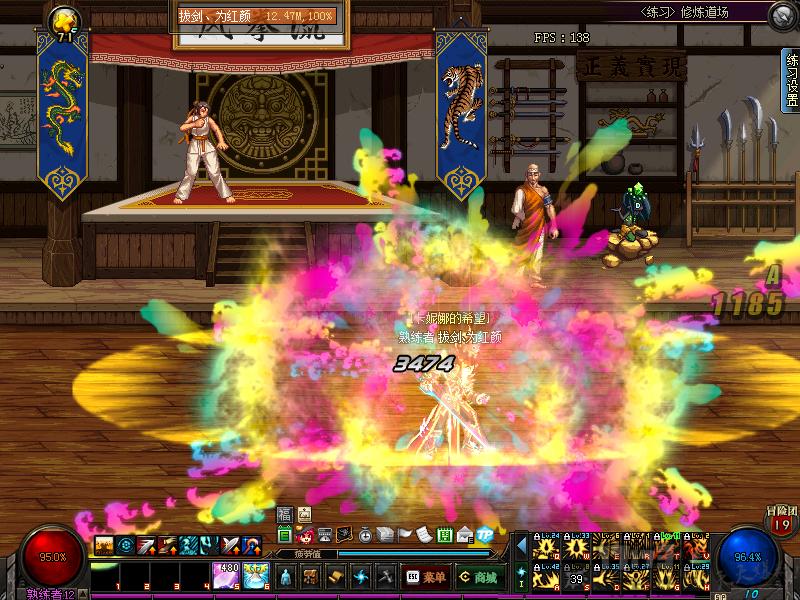Viewport: 800px width, 600px height.
Task: Open the 菜单 game menu
Action: pyautogui.click(x=426, y=577)
